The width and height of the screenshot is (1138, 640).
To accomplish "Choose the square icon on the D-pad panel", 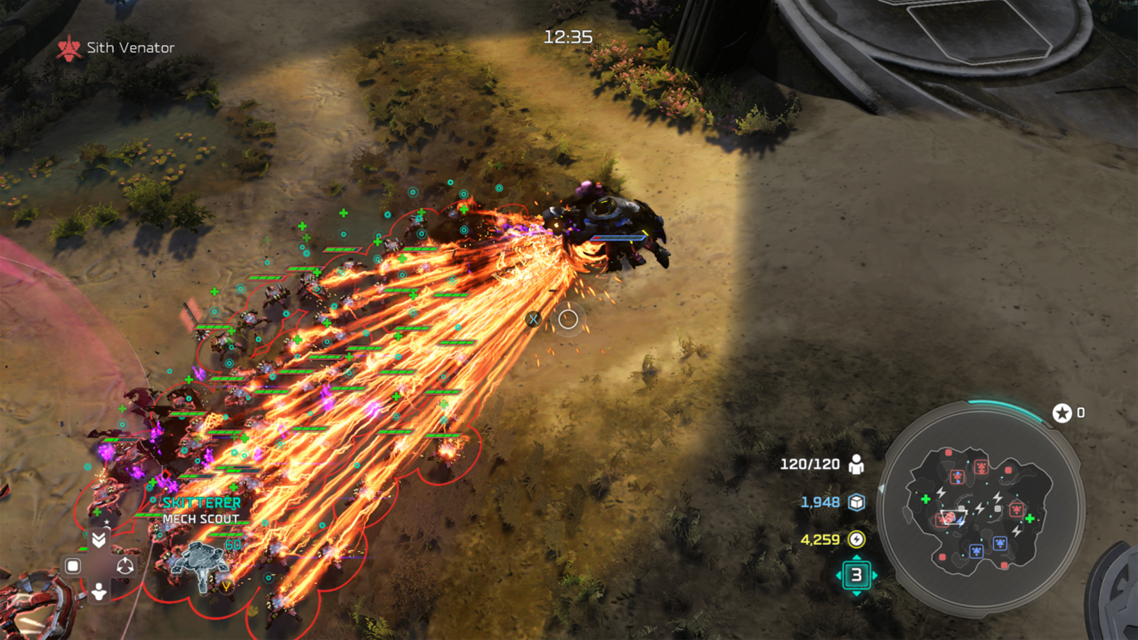I will click(73, 566).
